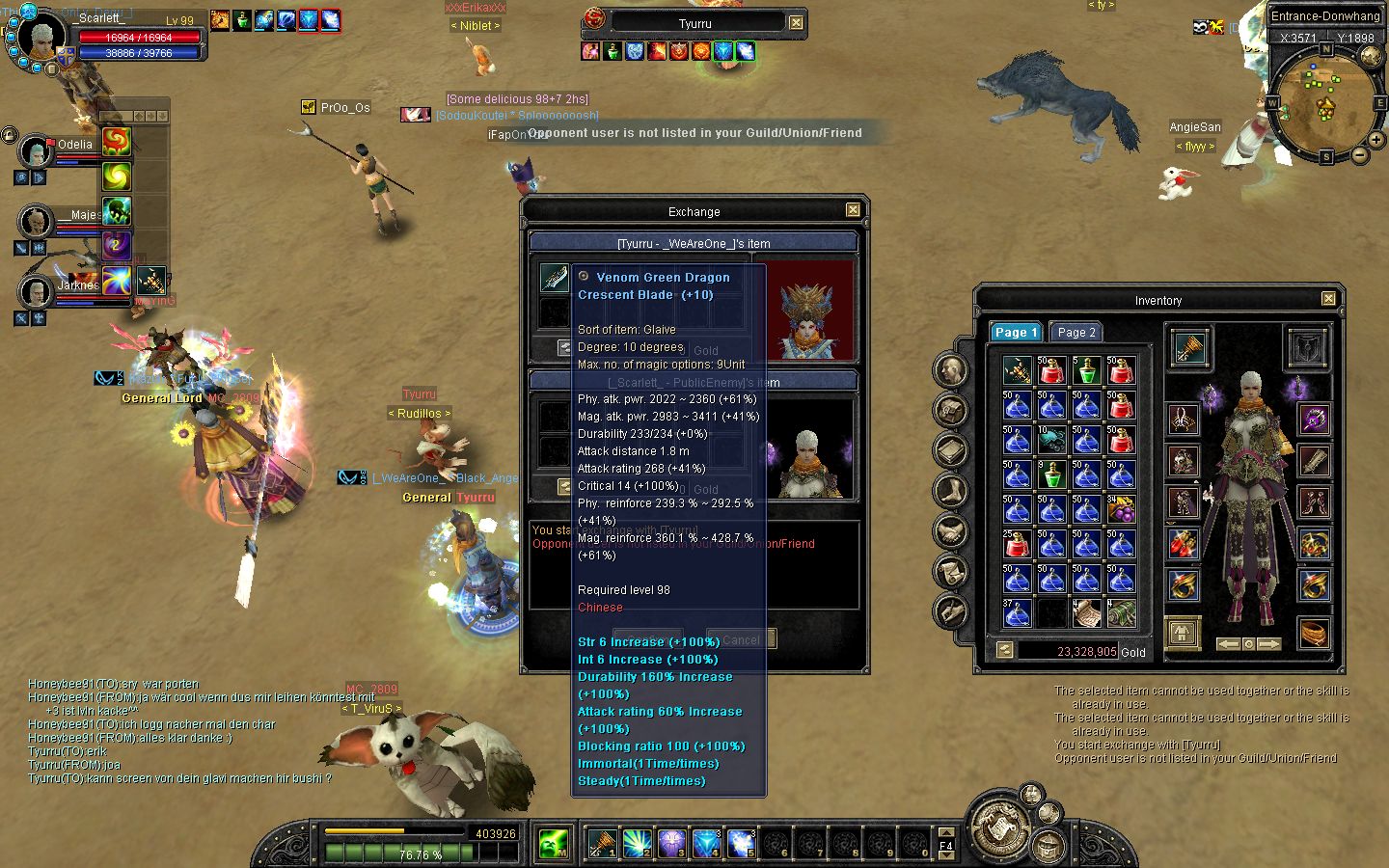This screenshot has width=1389, height=868.
Task: Rotate character preview right with arrow
Action: tap(1269, 644)
